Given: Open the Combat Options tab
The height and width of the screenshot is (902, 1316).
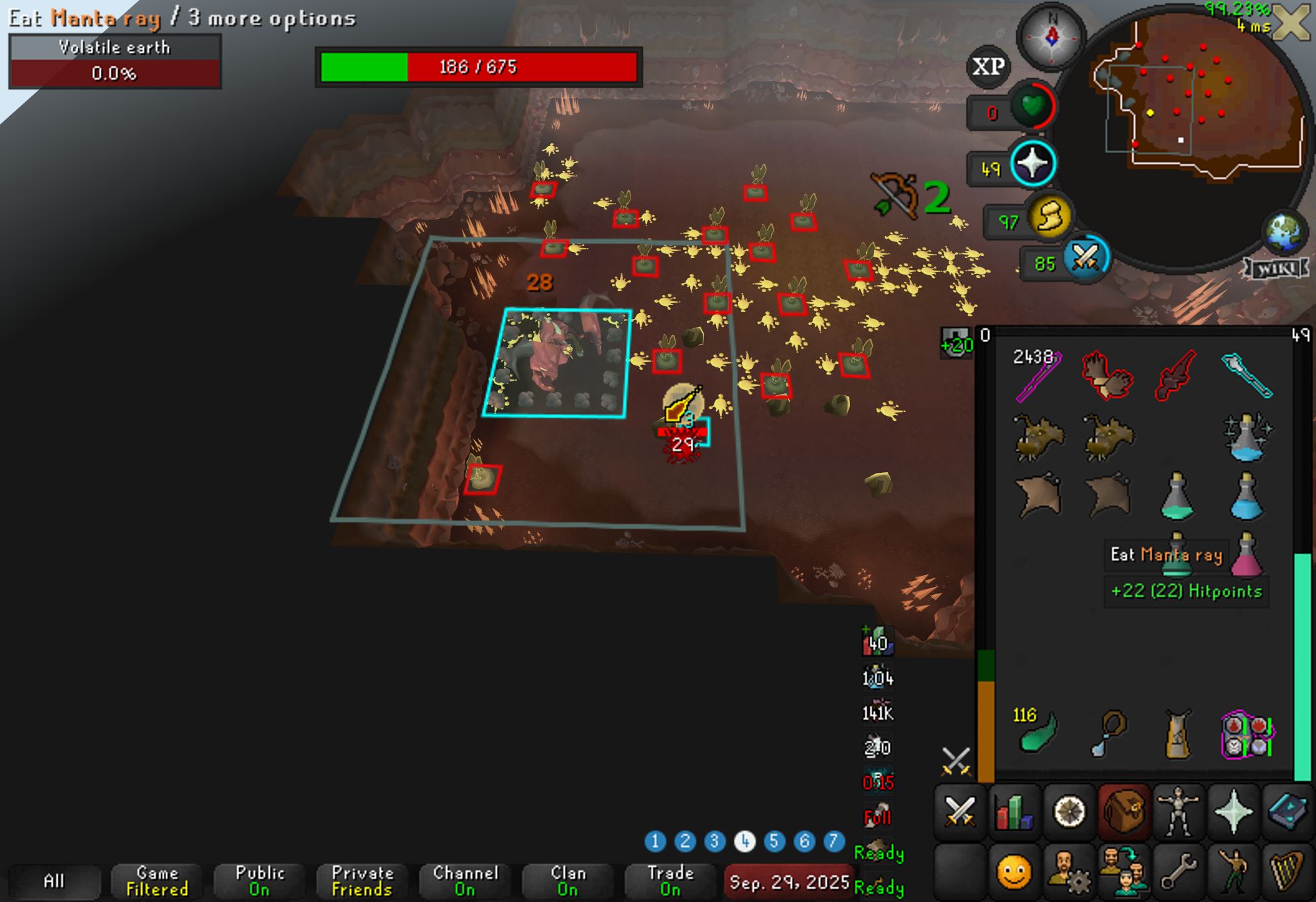Looking at the screenshot, I should coord(959,812).
